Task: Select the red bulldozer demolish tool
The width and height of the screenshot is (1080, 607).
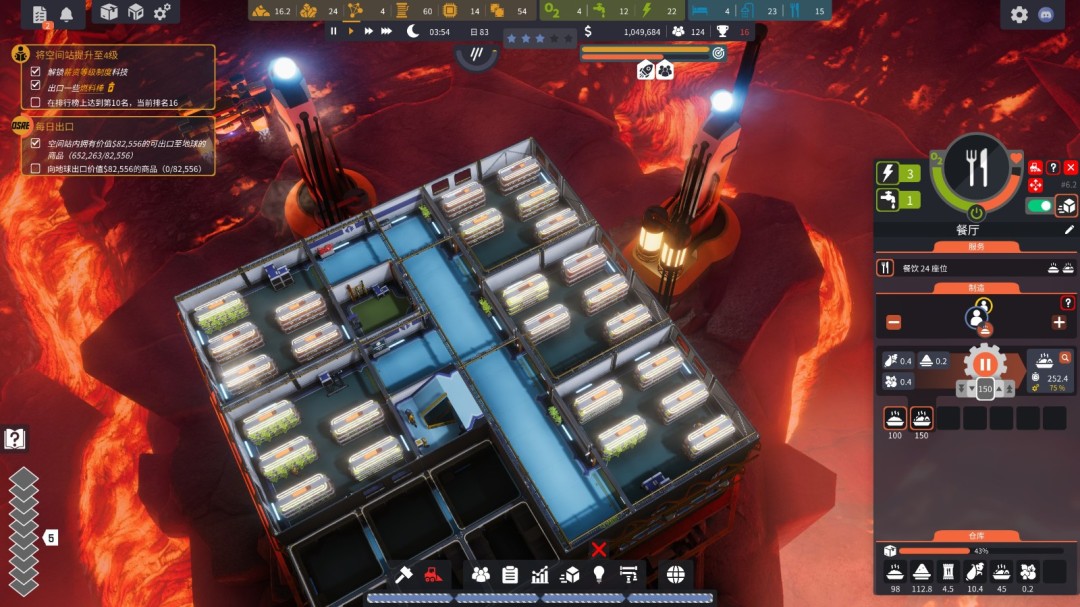Action: pos(433,574)
